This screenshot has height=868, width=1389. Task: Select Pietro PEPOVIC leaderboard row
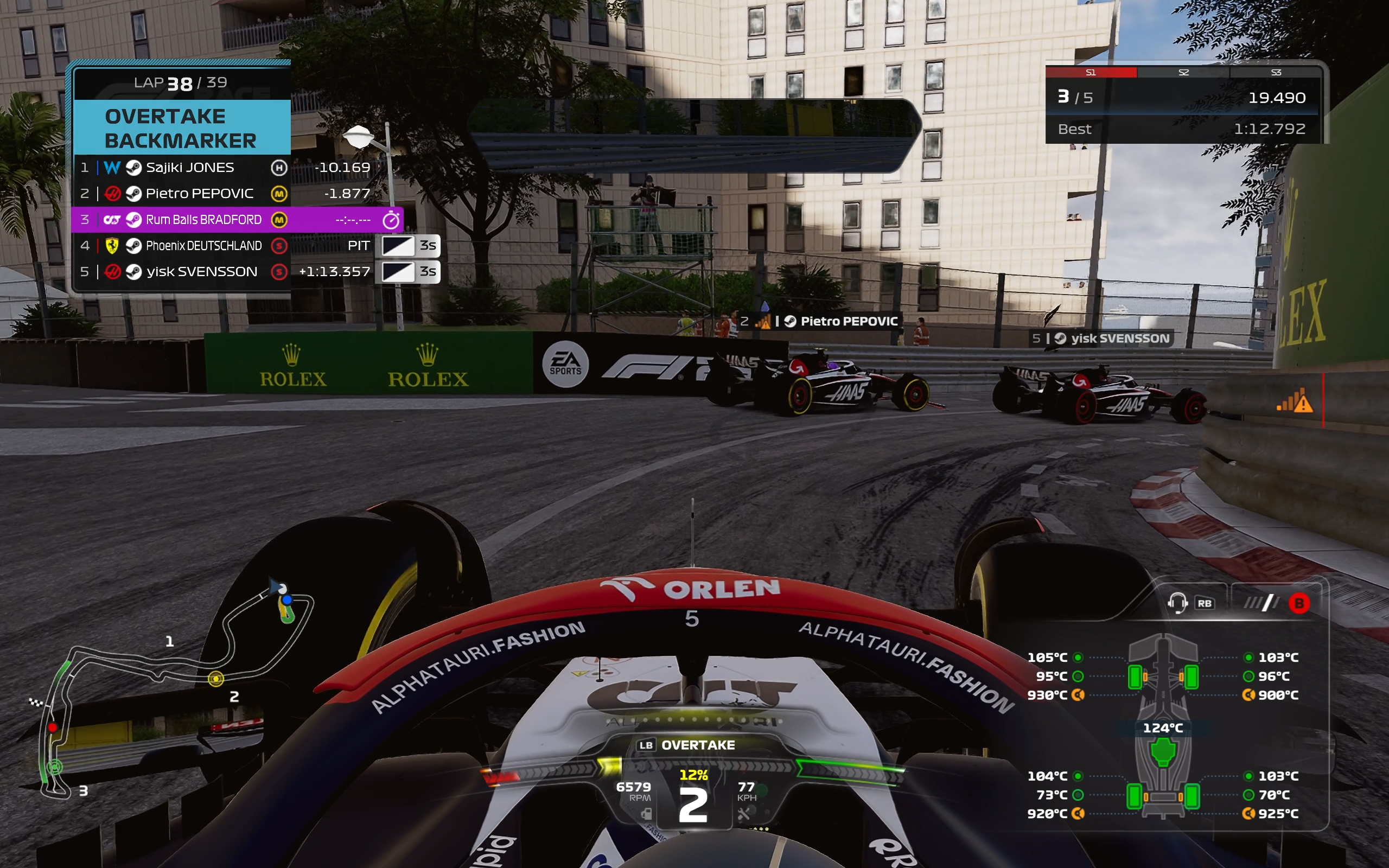(x=199, y=194)
